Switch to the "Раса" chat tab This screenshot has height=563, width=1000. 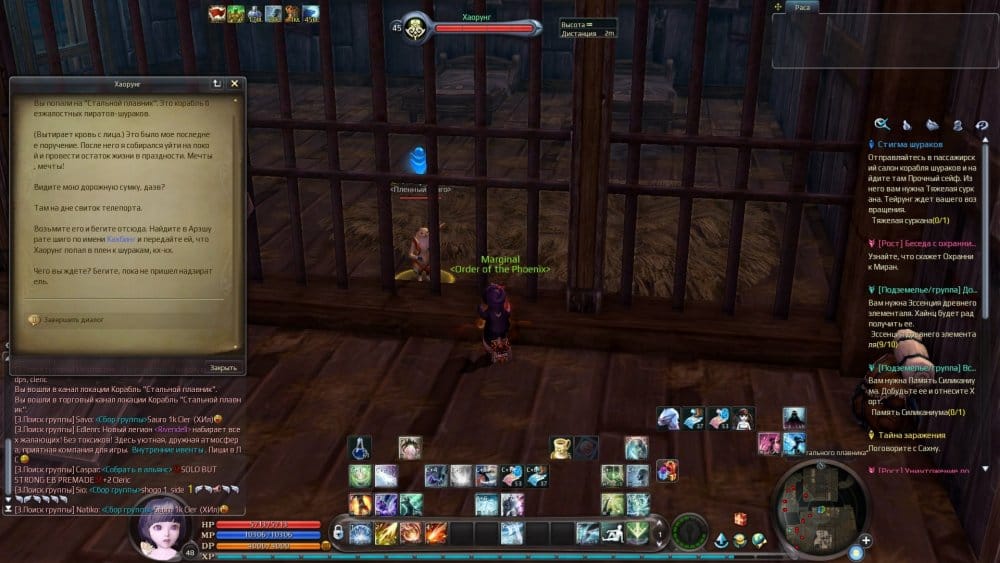pyautogui.click(x=802, y=7)
